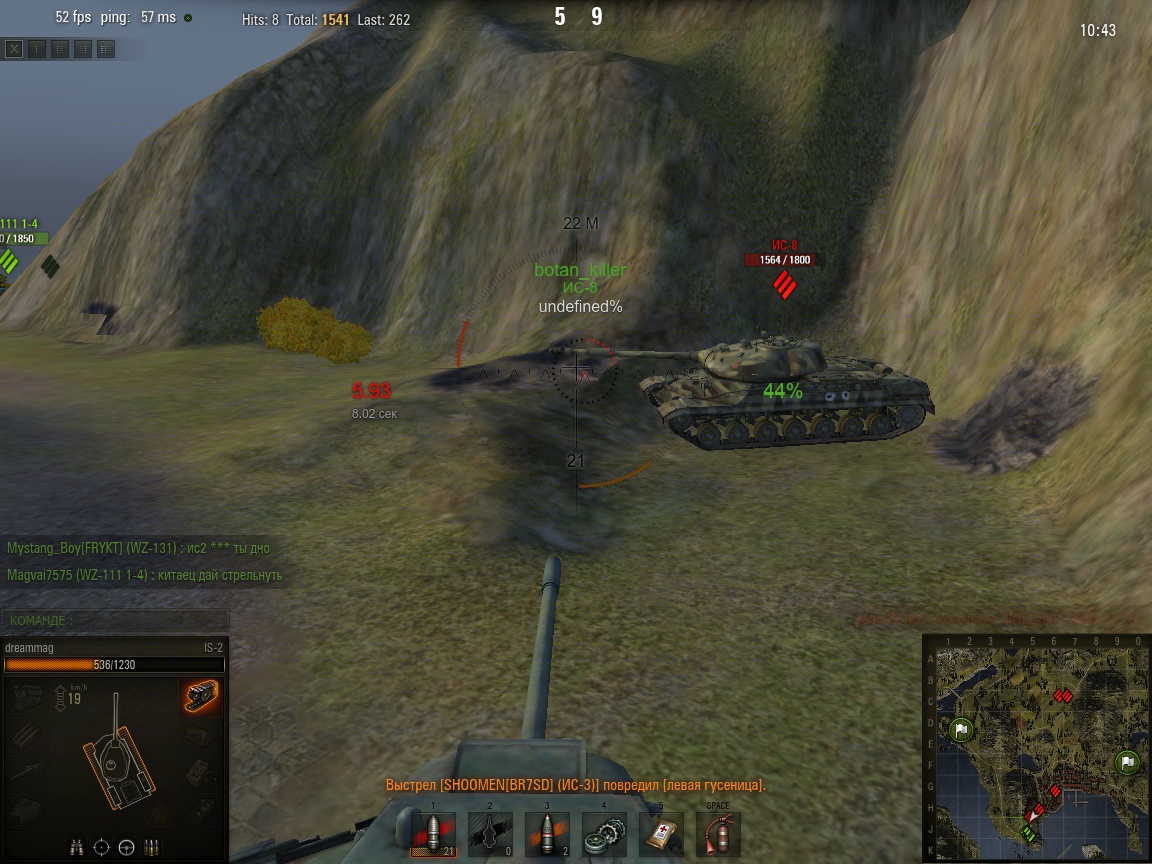1152x864 pixels.
Task: Switch to the widest player list layout
Action: coord(106,48)
